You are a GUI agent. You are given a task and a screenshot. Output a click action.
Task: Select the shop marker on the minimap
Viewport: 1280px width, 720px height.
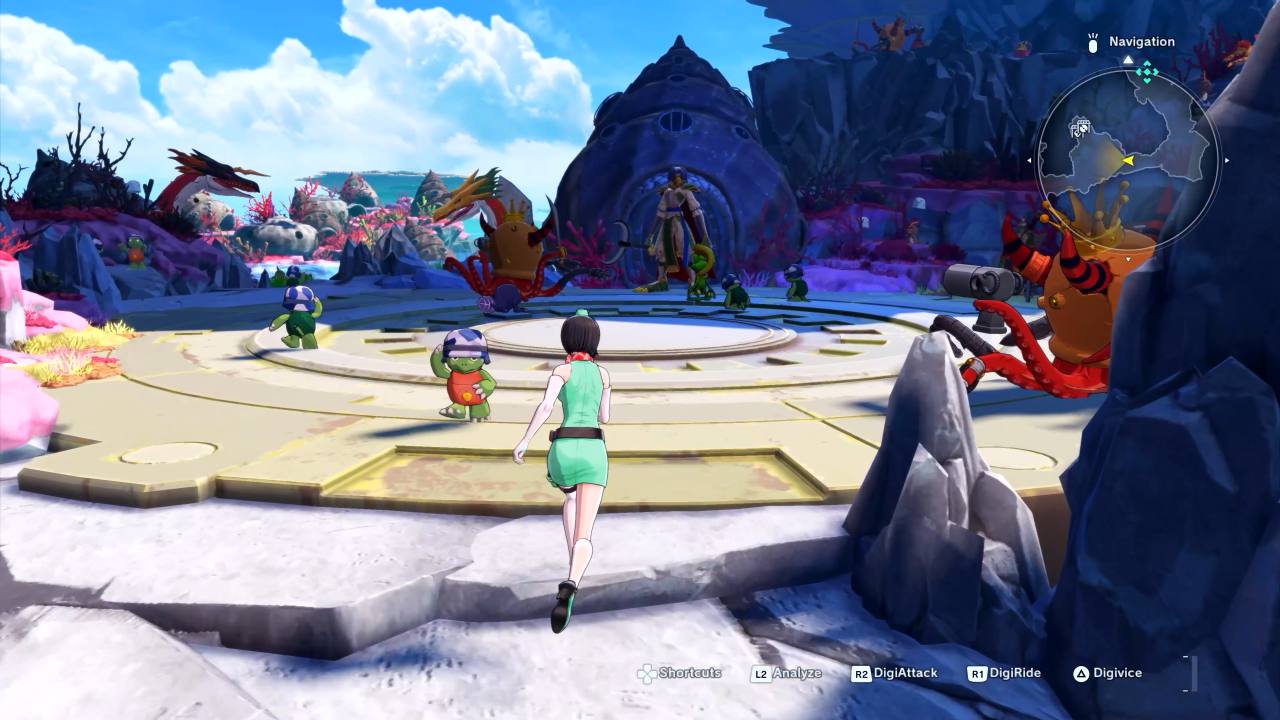pyautogui.click(x=1080, y=127)
